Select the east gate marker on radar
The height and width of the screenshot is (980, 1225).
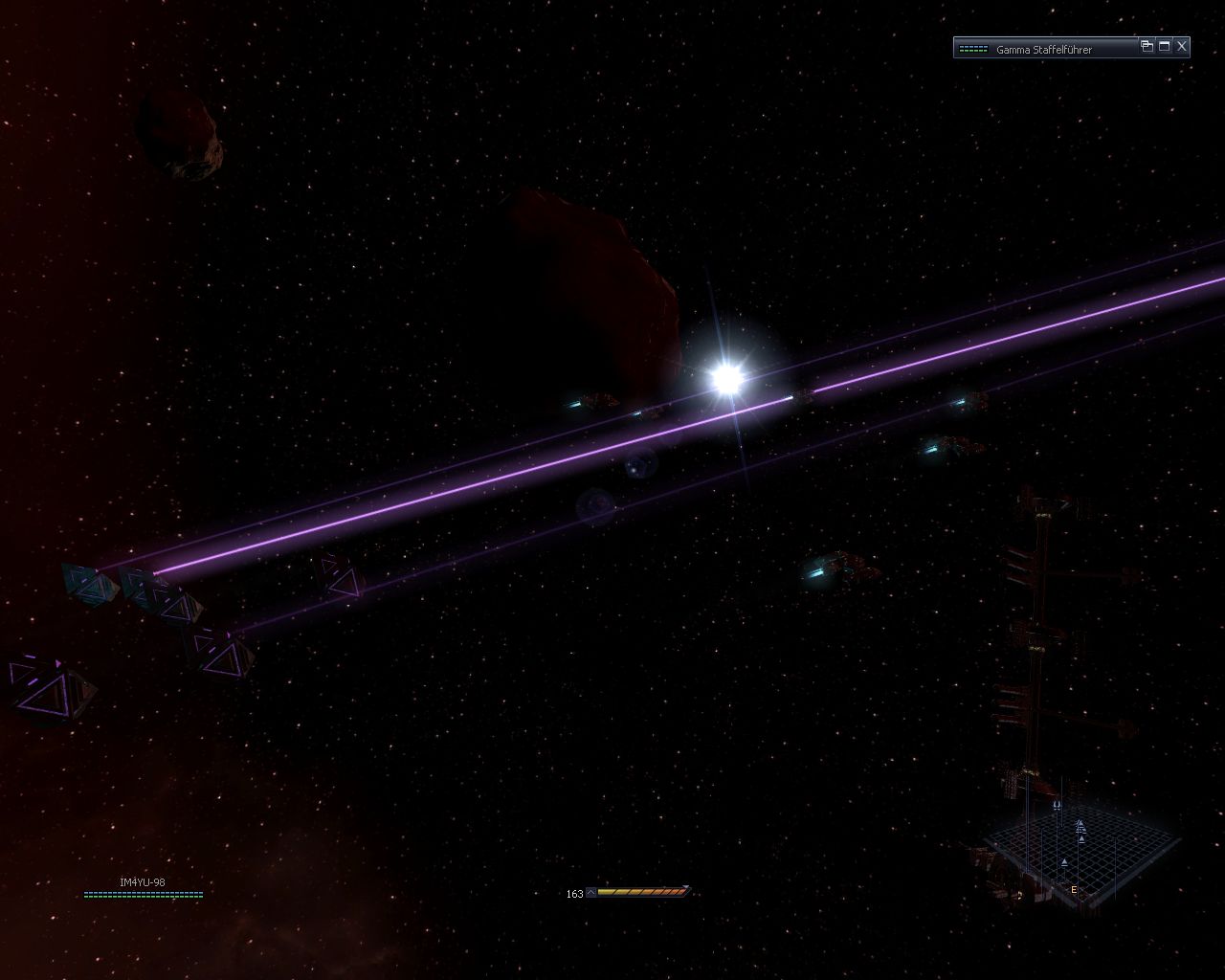(1074, 890)
